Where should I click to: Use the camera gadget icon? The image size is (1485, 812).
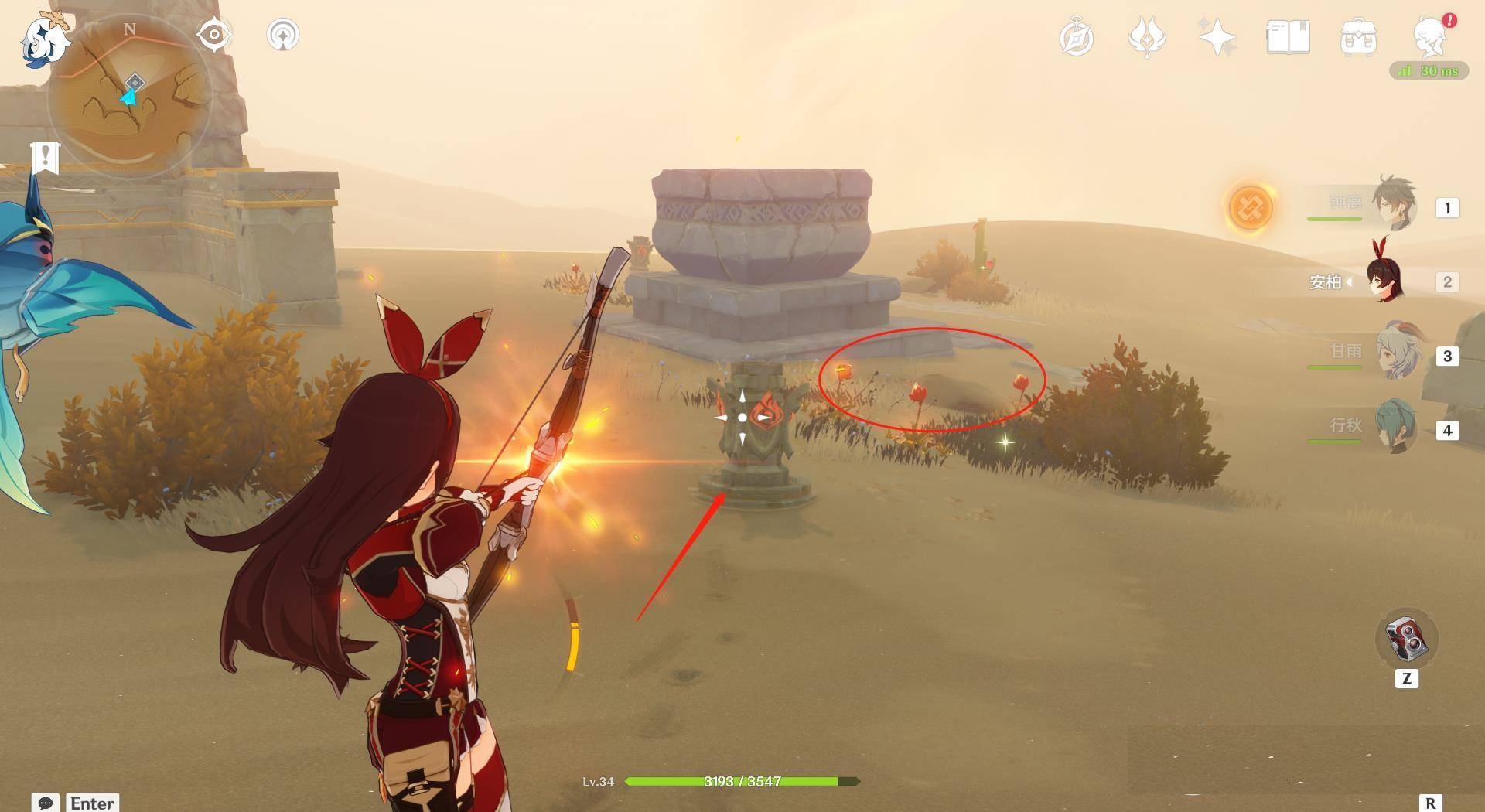point(1406,640)
